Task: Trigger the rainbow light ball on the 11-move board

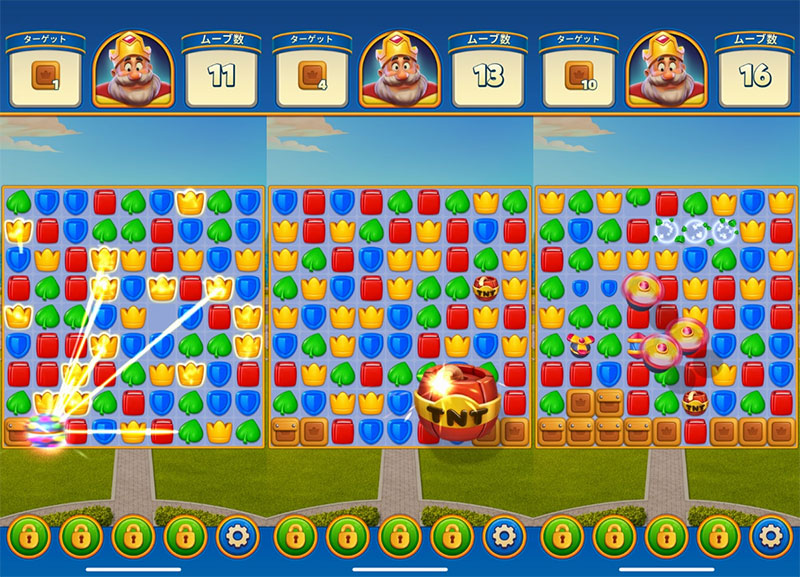Action: point(43,427)
